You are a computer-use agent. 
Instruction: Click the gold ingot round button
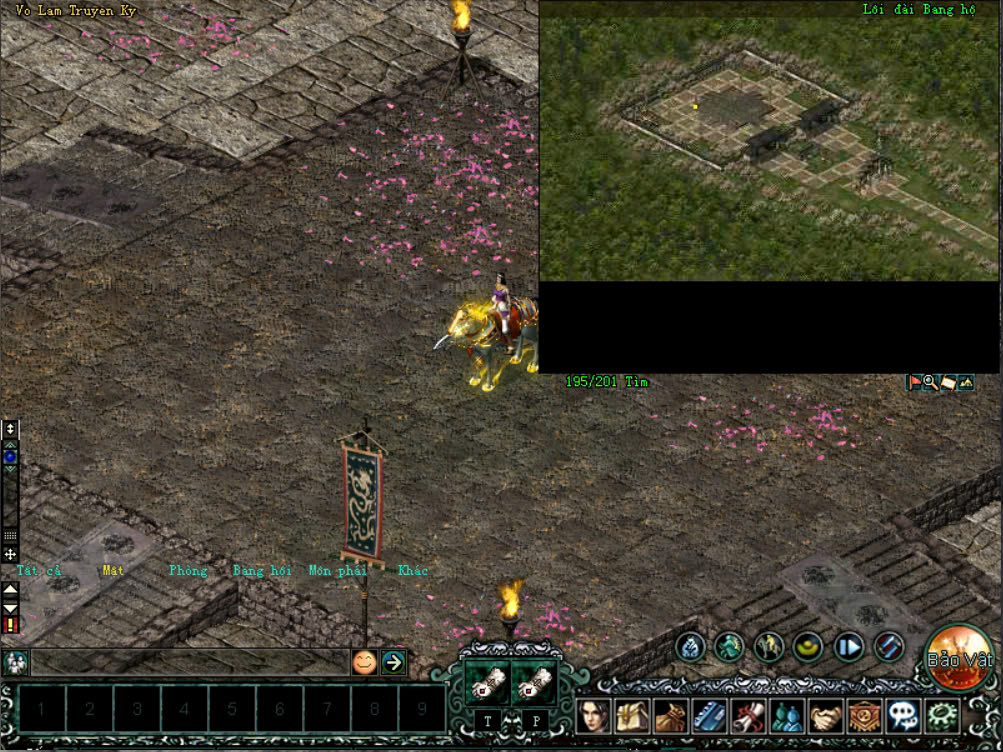[x=808, y=647]
